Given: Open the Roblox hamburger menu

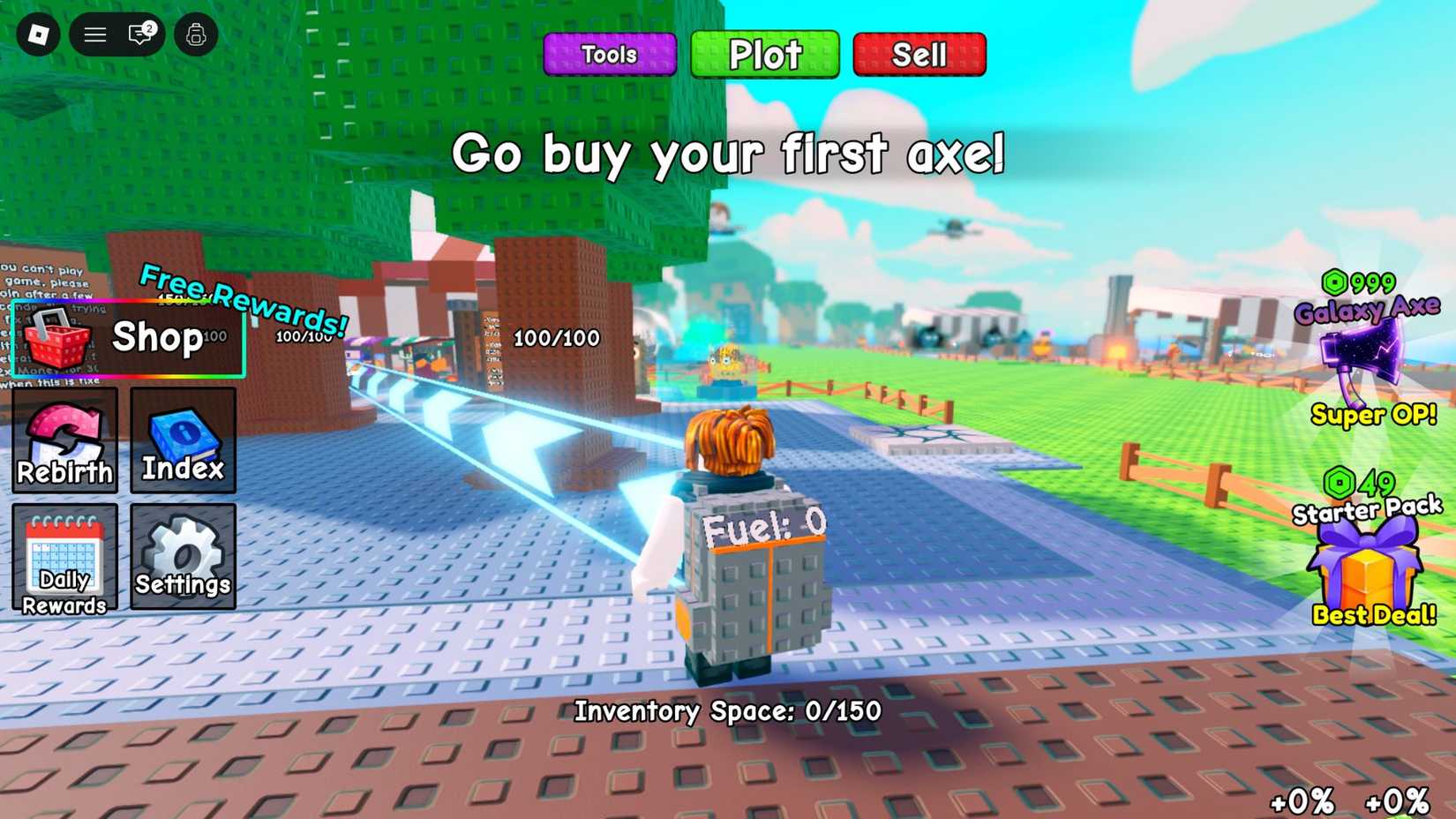Looking at the screenshot, I should 94,34.
